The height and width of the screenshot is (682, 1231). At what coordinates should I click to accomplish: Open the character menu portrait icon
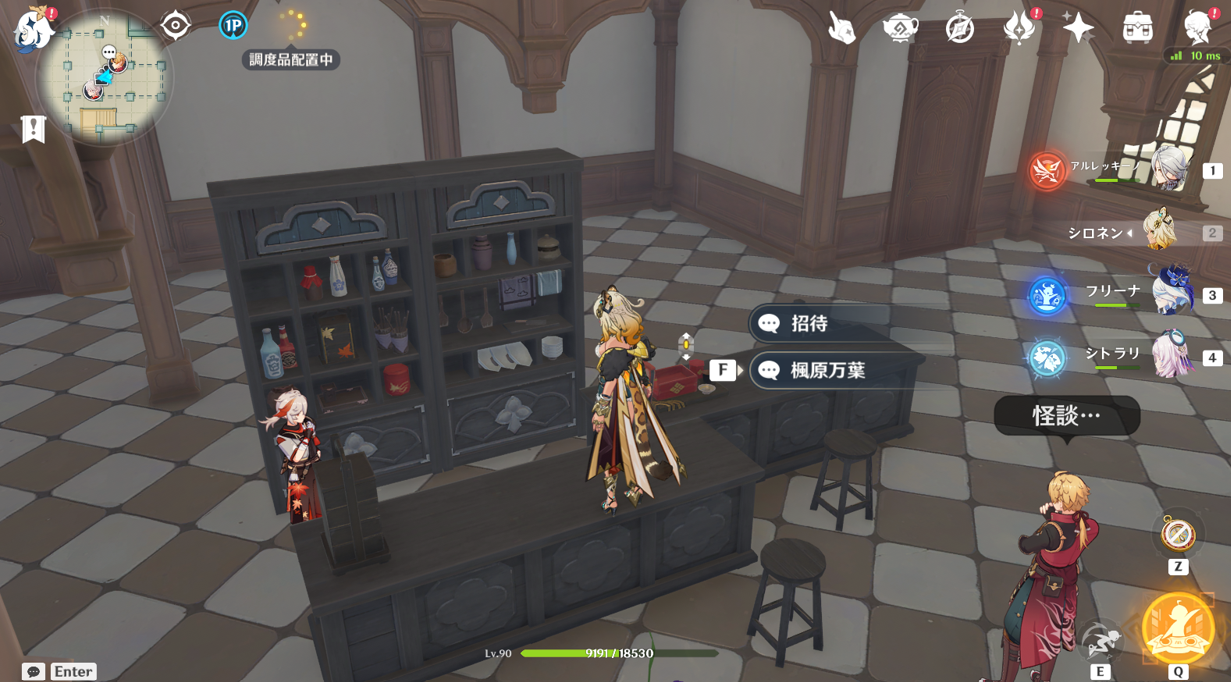(x=1197, y=27)
